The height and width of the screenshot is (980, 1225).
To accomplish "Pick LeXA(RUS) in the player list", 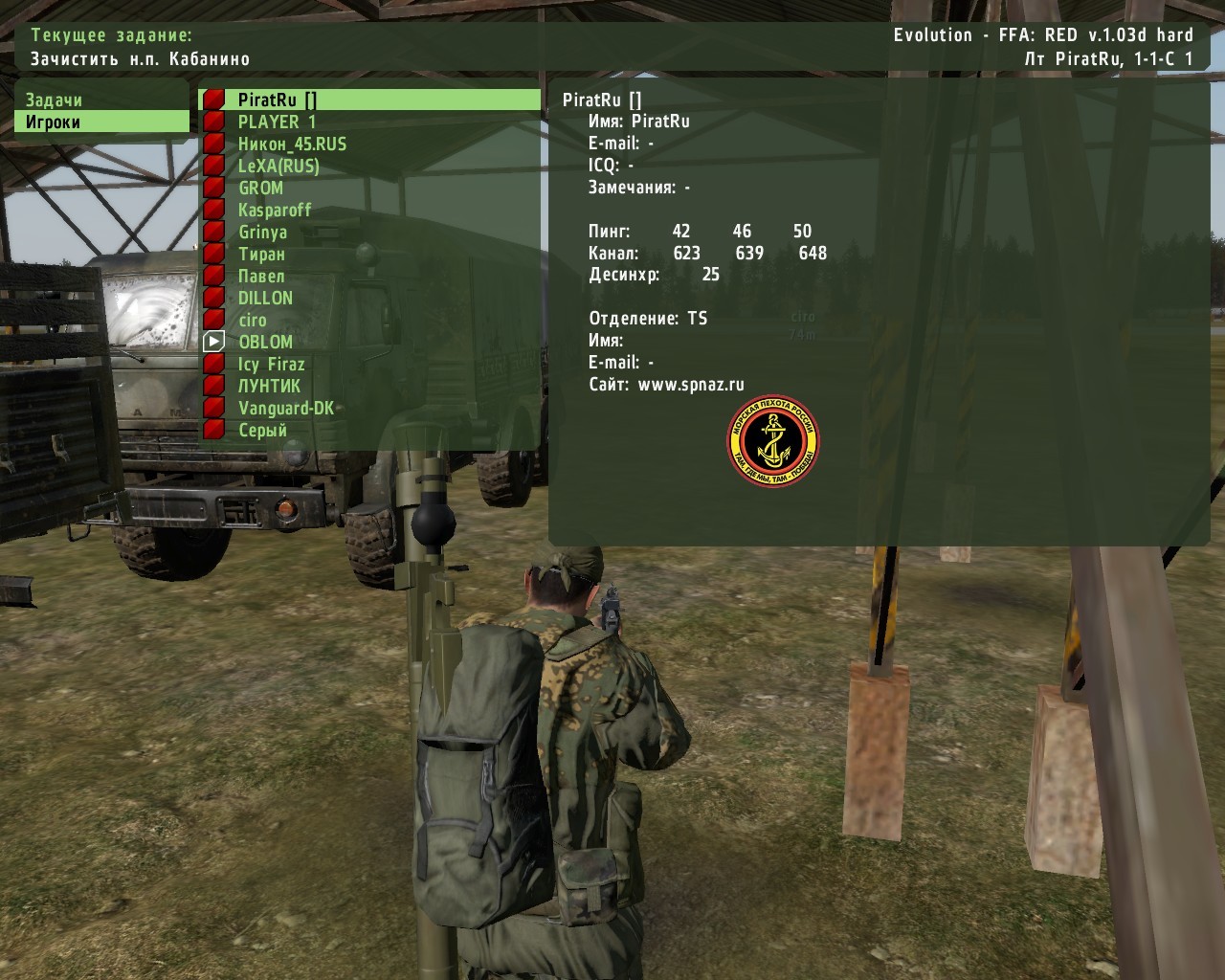I will click(278, 166).
